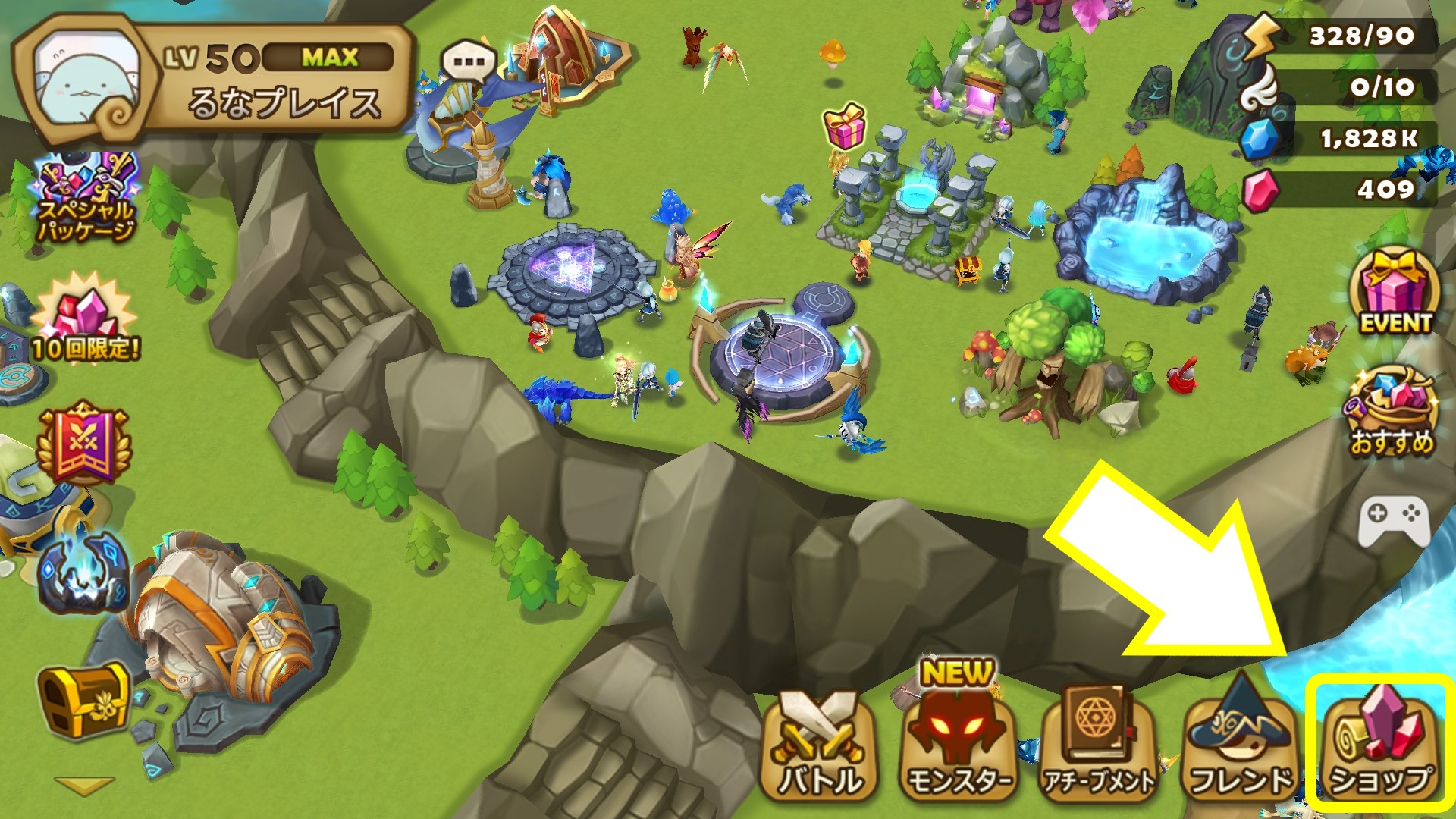The height and width of the screenshot is (819, 1456).
Task: Open the スペシャルパッケージ special package
Action: [85, 199]
